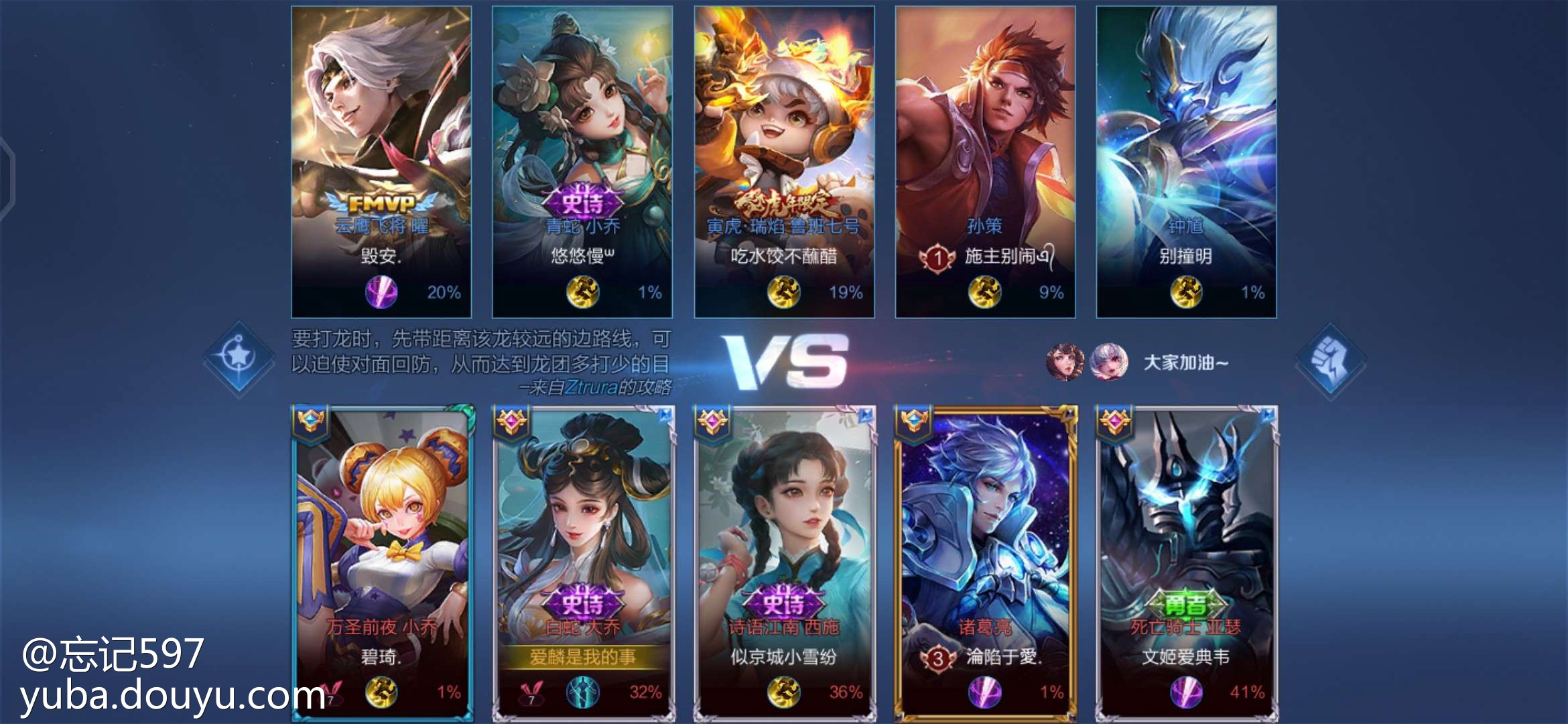This screenshot has height=724, width=1568.
Task: Choose the 死亡骑士 亚瑟 card
Action: 1186,562
